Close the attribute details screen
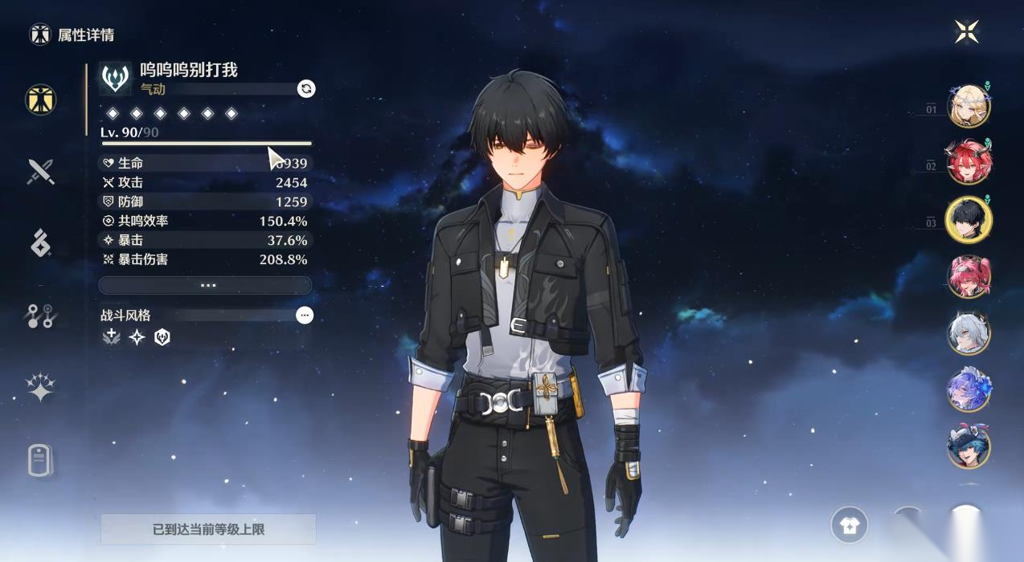Viewport: 1024px width, 562px height. [966, 32]
